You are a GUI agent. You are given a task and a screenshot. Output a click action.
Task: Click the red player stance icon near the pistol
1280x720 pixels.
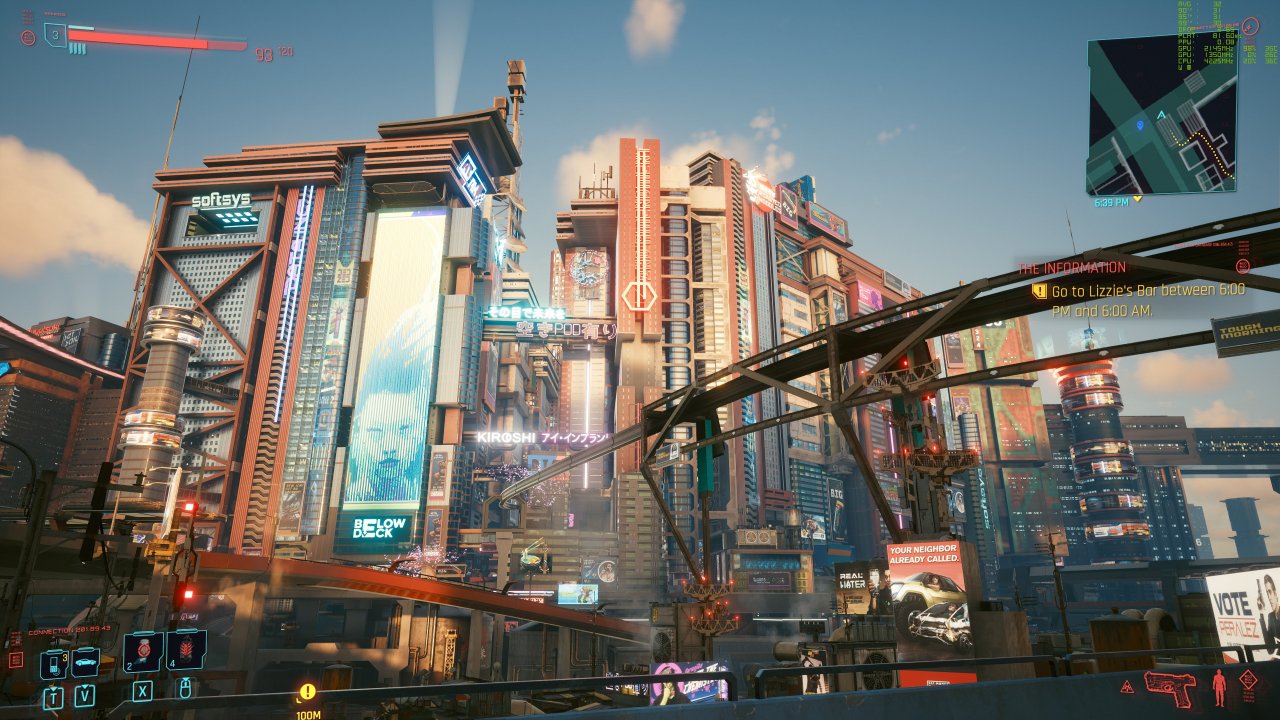1218,688
